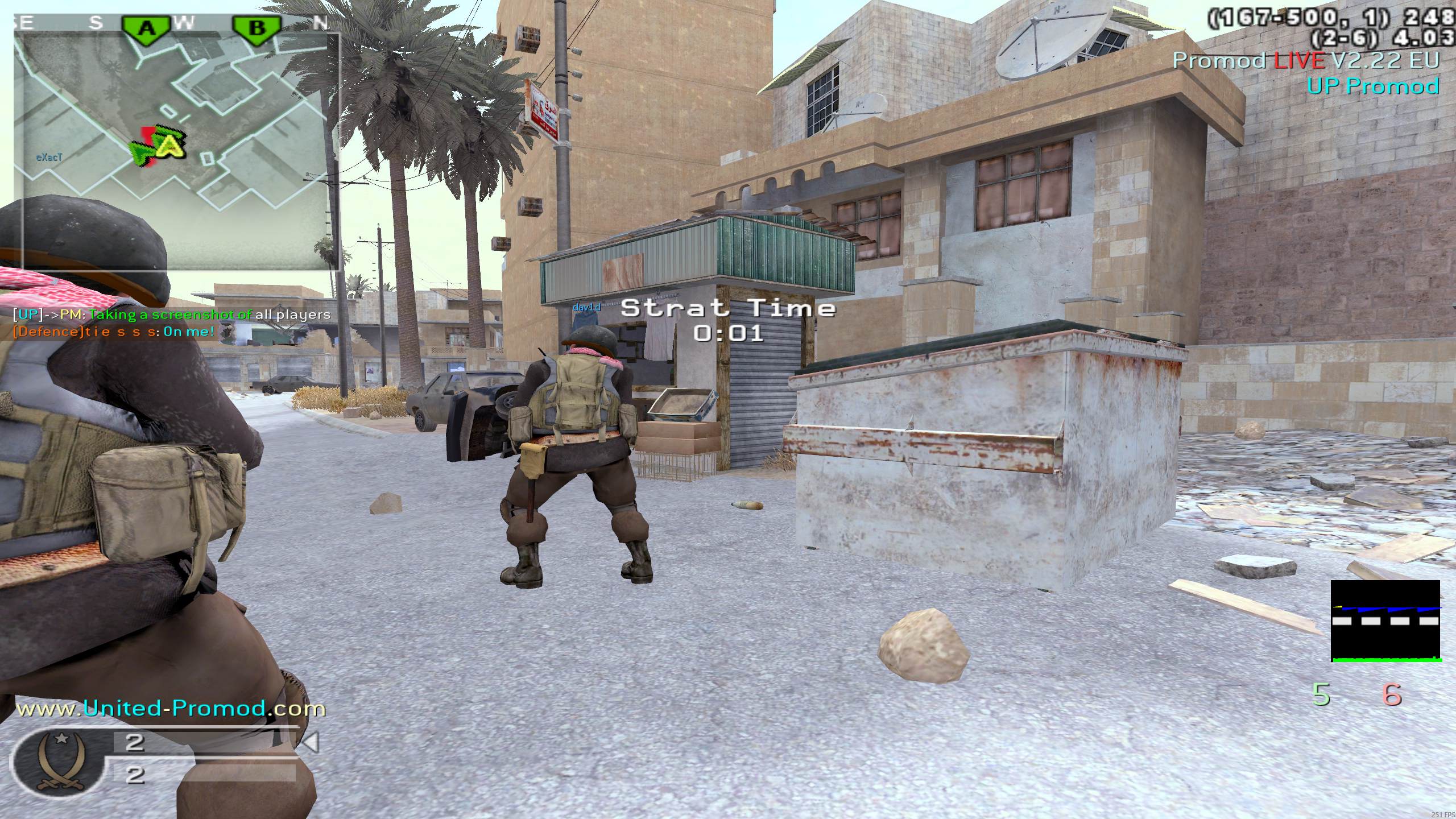1456x819 pixels.
Task: Click the "On me!" chat message
Action: tap(189, 332)
